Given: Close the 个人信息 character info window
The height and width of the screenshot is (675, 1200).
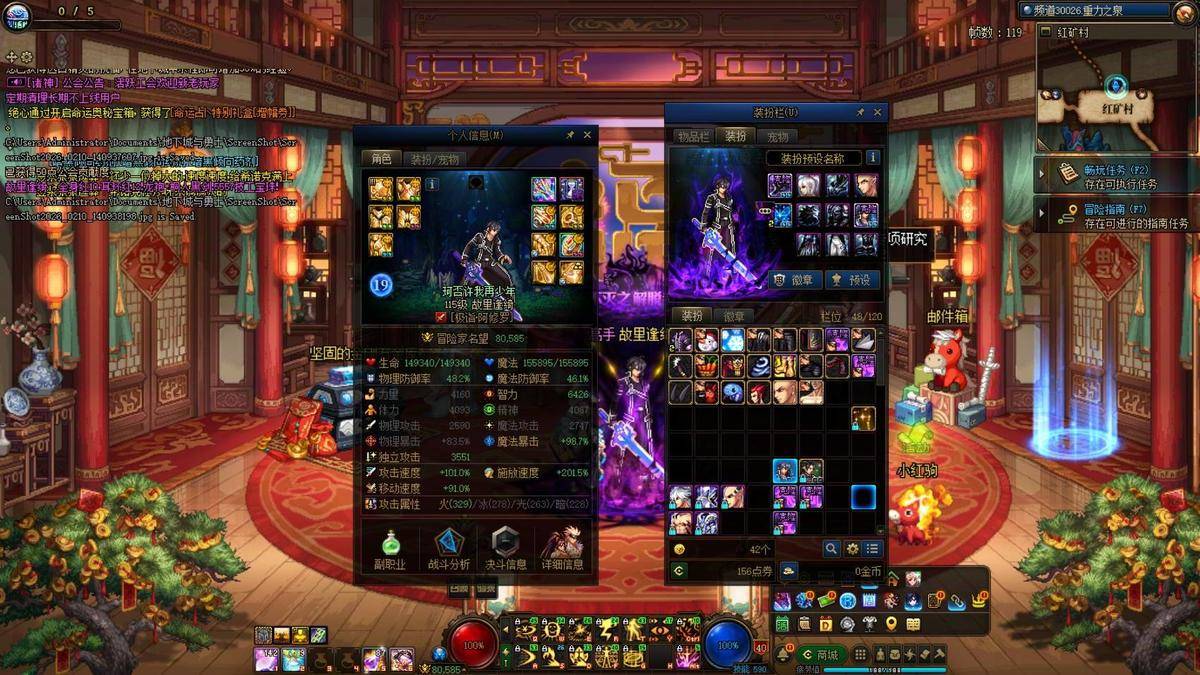Looking at the screenshot, I should 587,135.
